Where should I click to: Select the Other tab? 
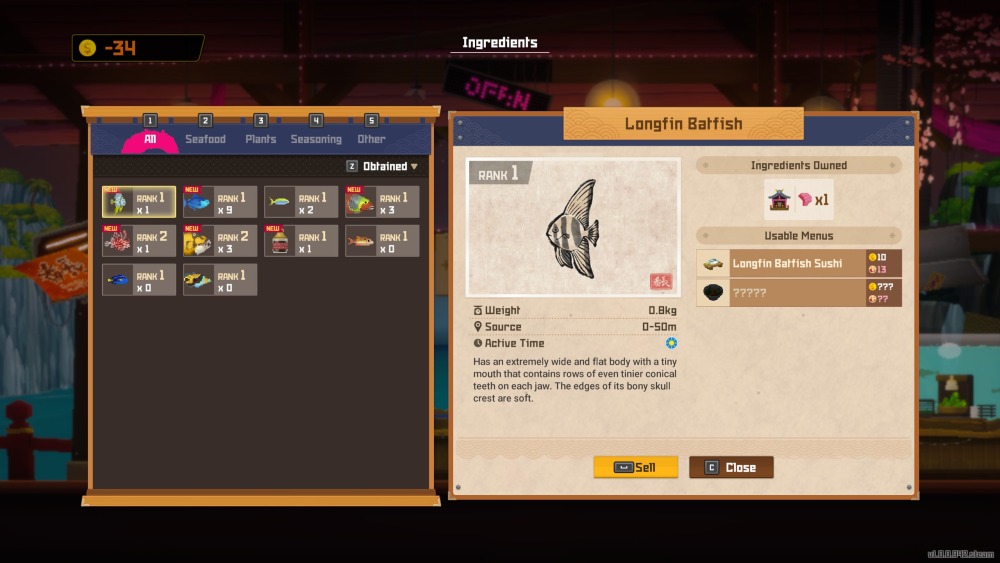point(371,139)
